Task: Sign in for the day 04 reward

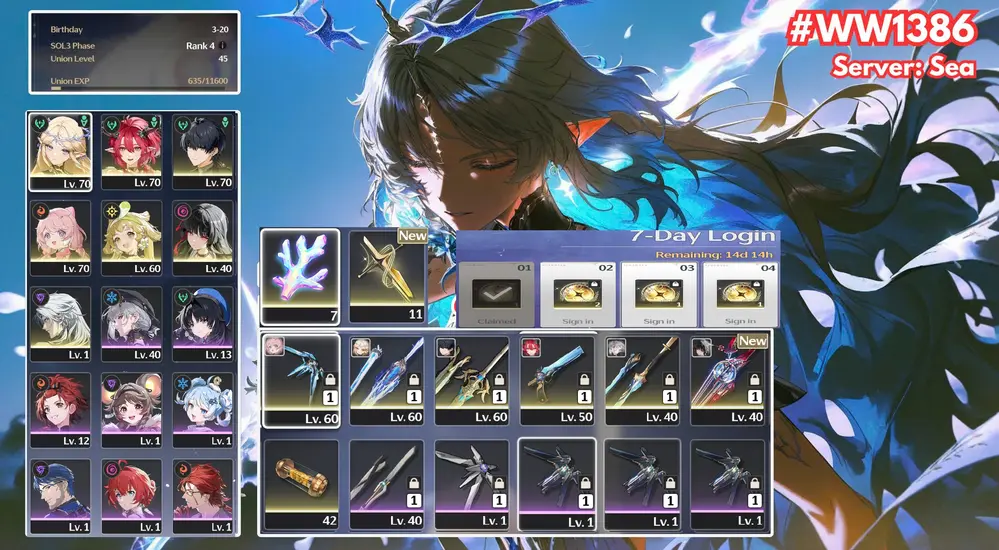Action: [740, 295]
